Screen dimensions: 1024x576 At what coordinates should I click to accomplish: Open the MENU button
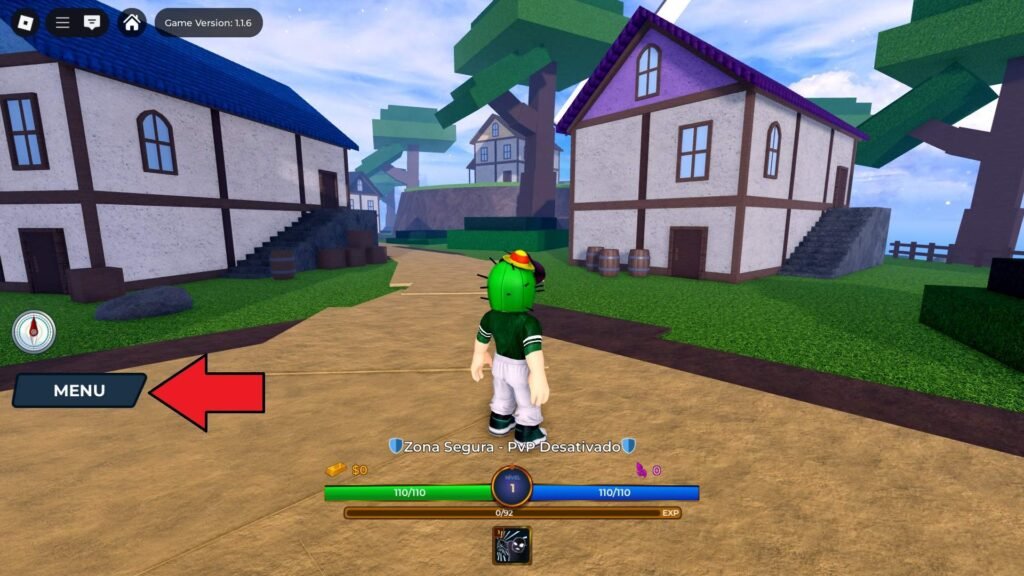coord(79,391)
